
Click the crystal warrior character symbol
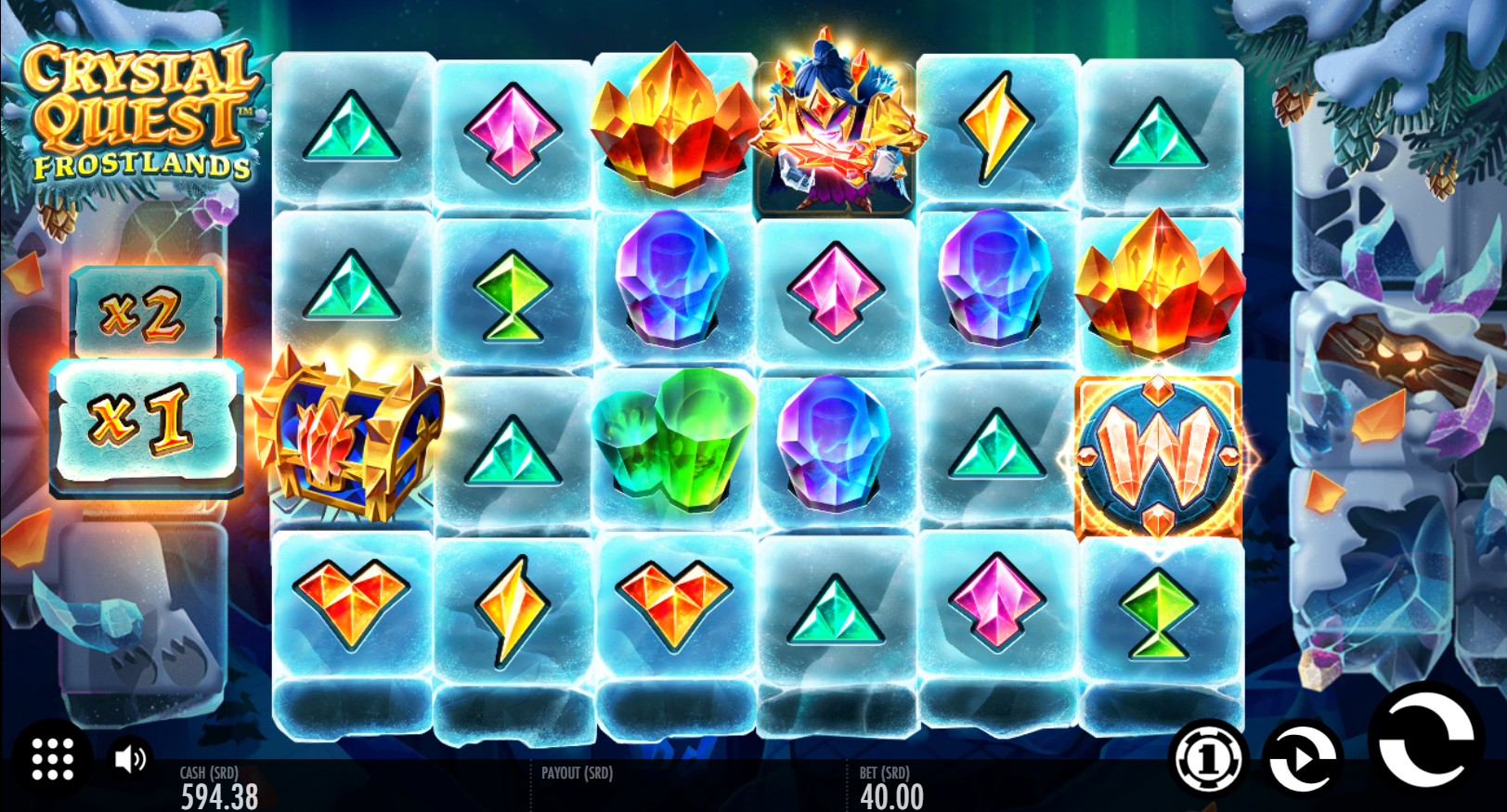coord(832,124)
